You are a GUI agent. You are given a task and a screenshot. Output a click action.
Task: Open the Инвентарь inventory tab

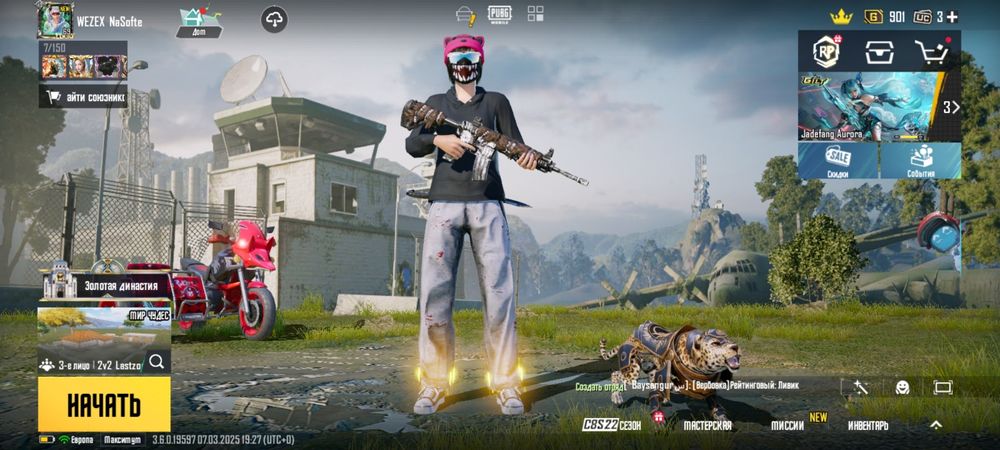click(868, 425)
